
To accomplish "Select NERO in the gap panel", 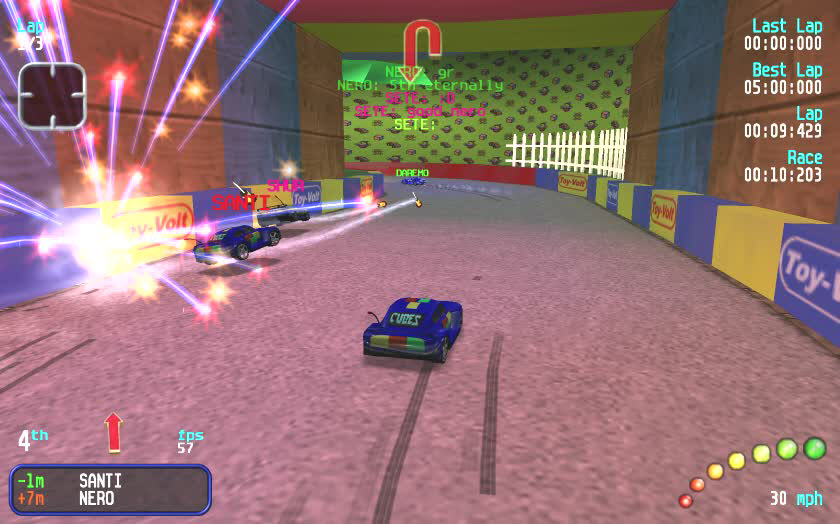I will pyautogui.click(x=96, y=498).
